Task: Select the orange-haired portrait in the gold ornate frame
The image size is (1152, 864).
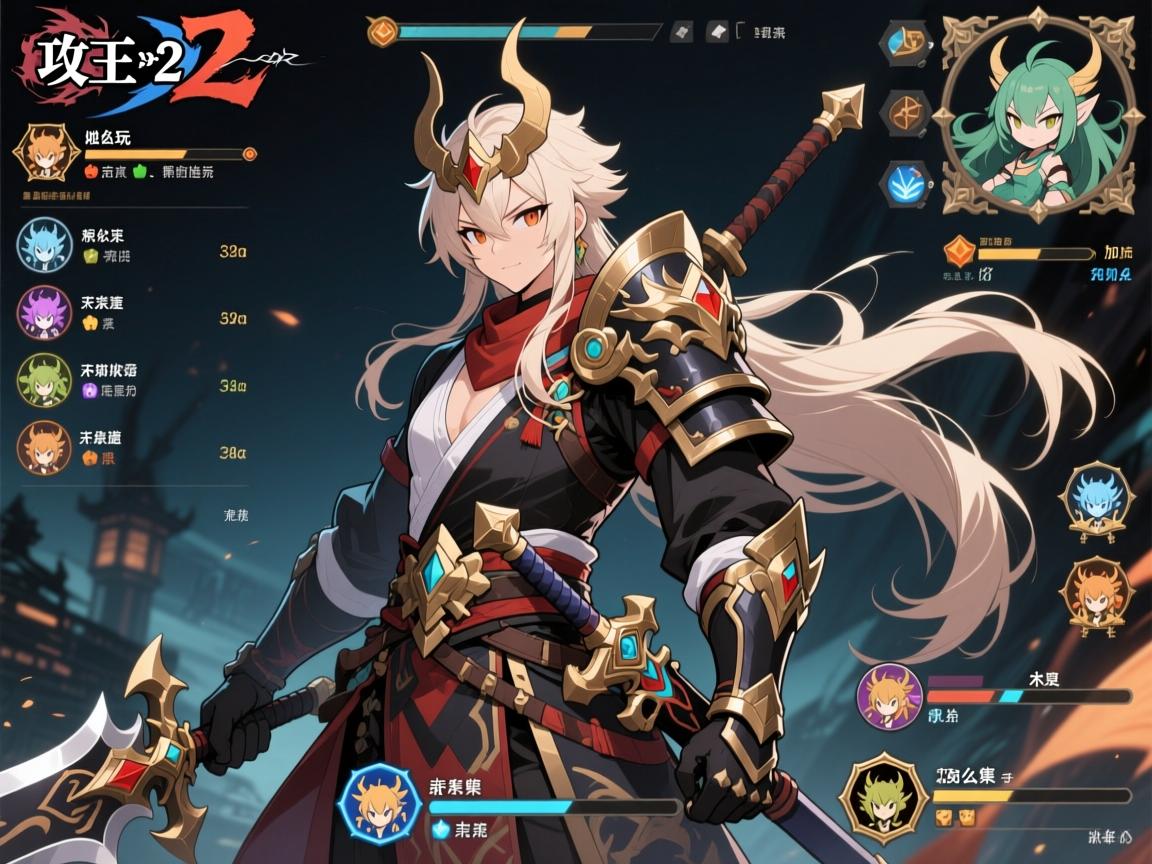Action: (x=1096, y=596)
